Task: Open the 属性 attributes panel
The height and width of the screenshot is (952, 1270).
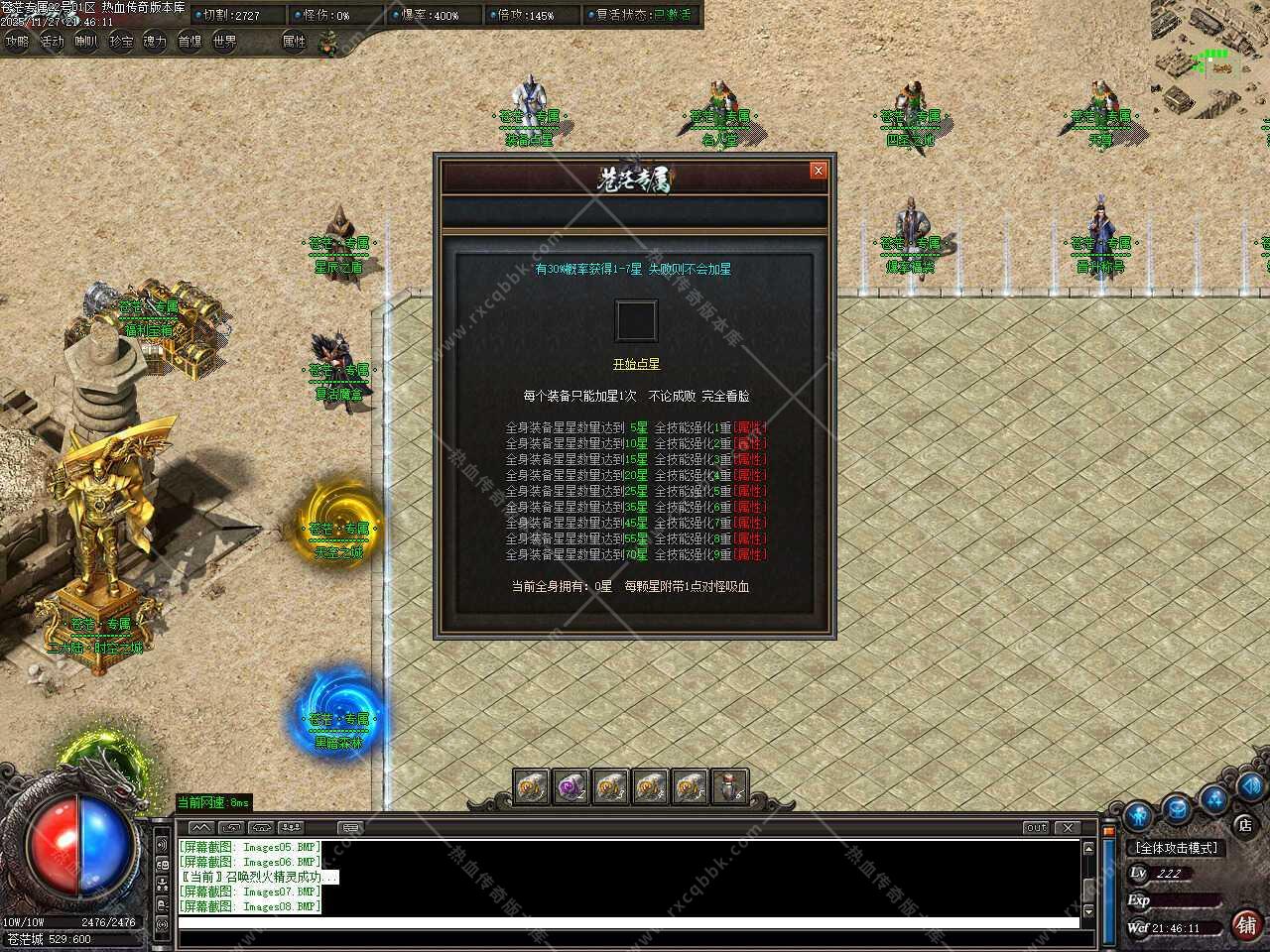Action: point(295,42)
